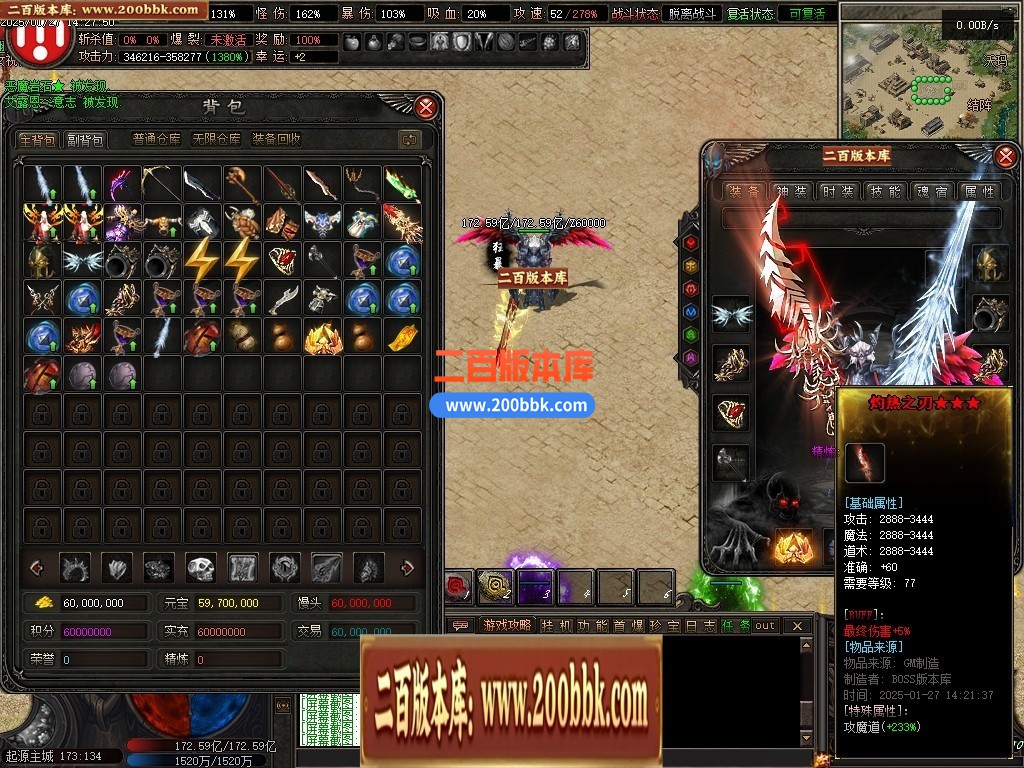Select the yellow talisman scroll item
The height and width of the screenshot is (768, 1024).
click(402, 337)
